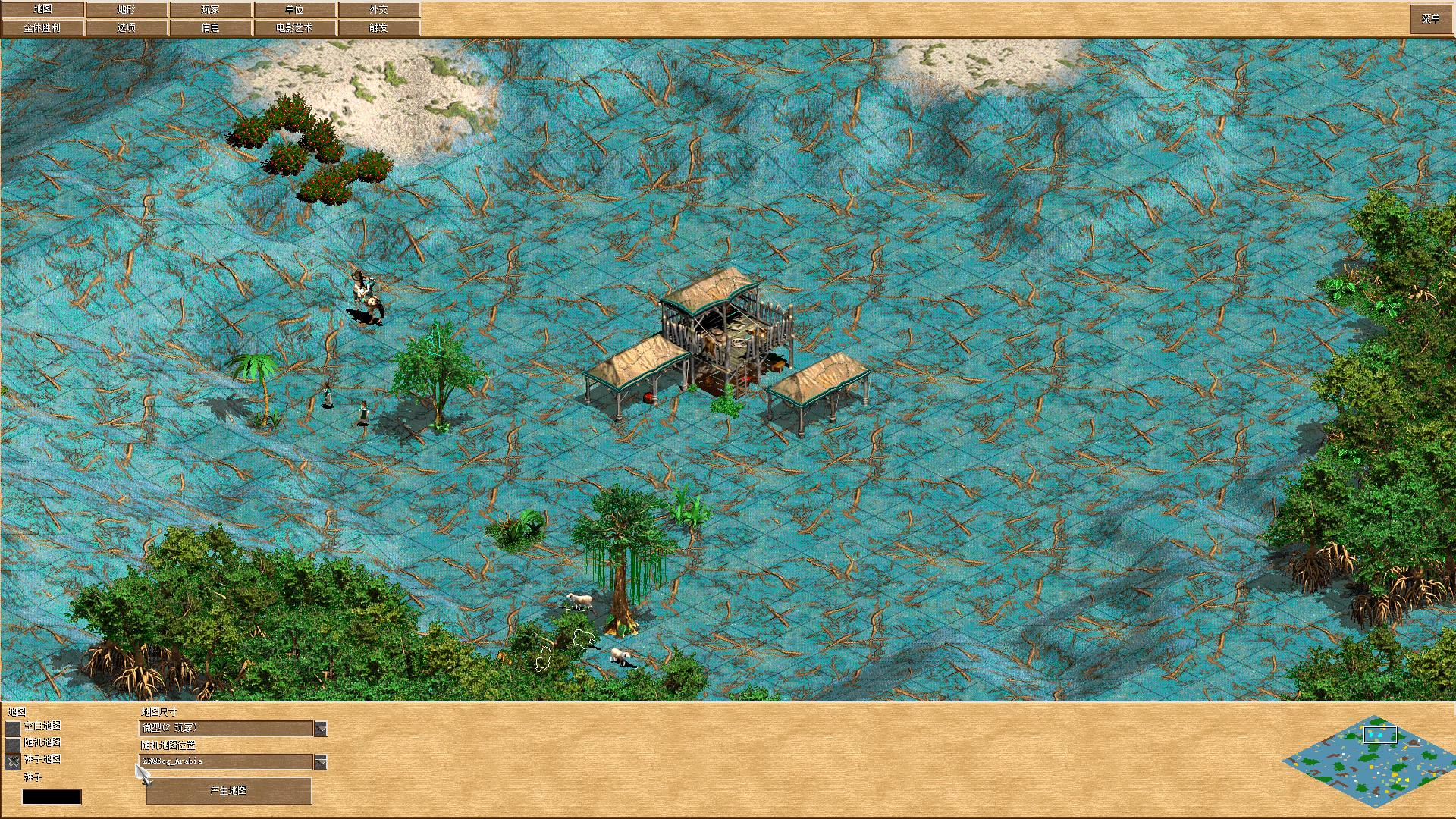Screen dimensions: 1456x819
Task: Uncheck the 种子地图 (Seed Map) option
Action: 13,761
